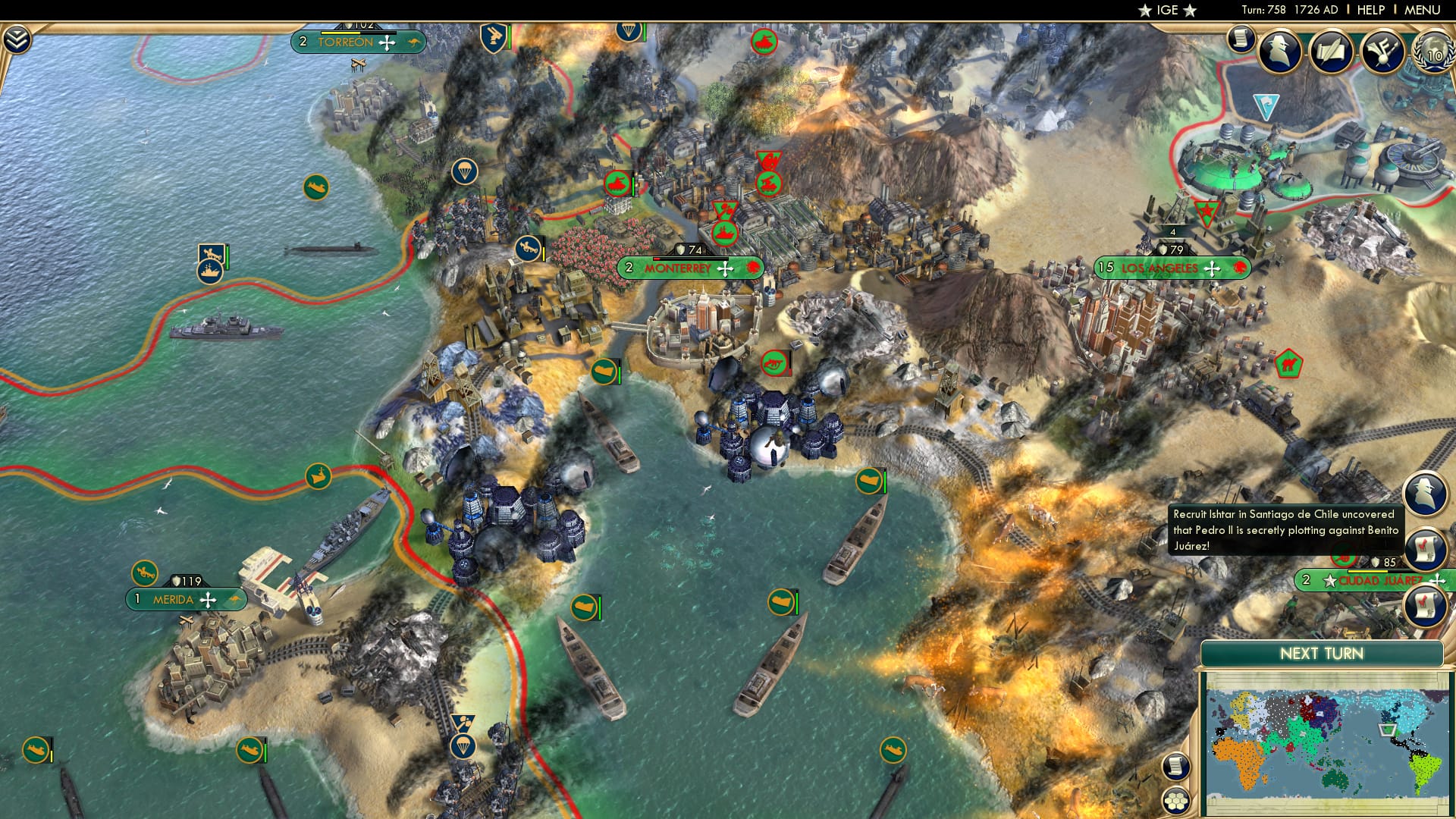Open the Culture overview icon in top bar
This screenshot has width=1456, height=819.
[x=1382, y=52]
